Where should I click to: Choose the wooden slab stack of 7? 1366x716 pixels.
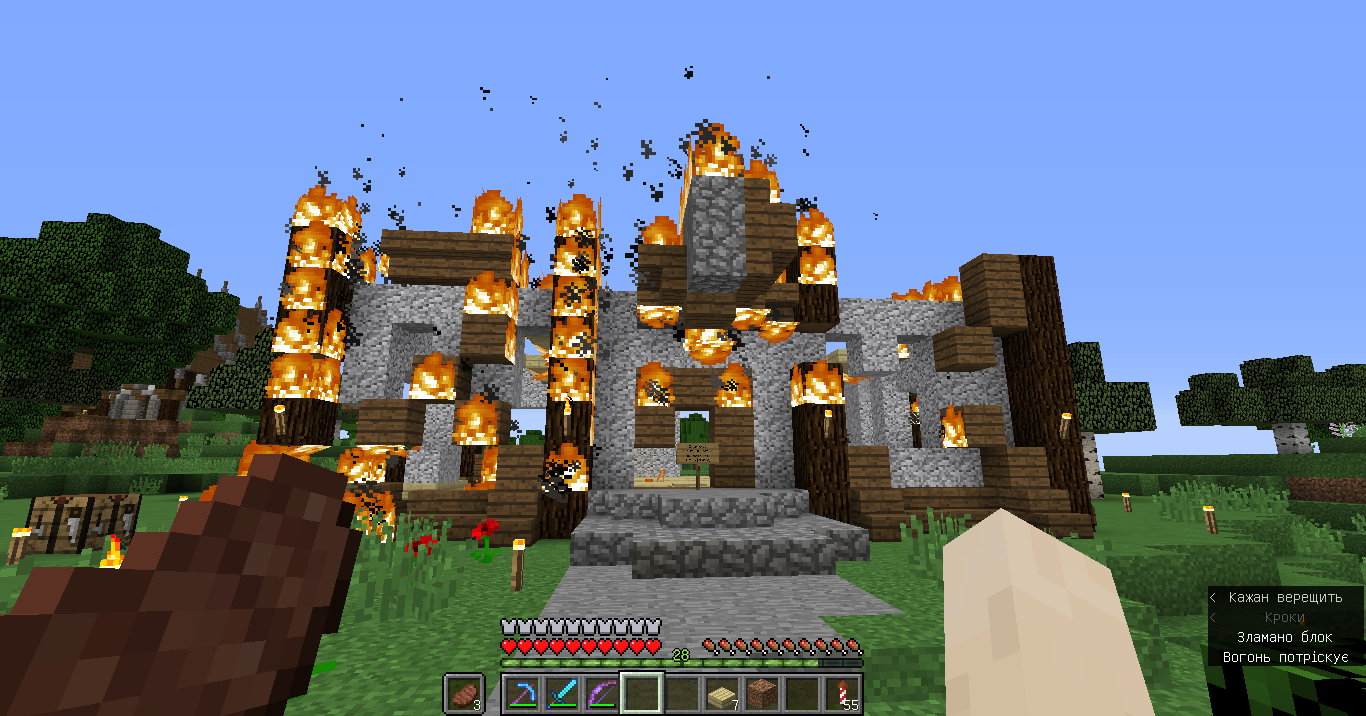click(x=722, y=693)
